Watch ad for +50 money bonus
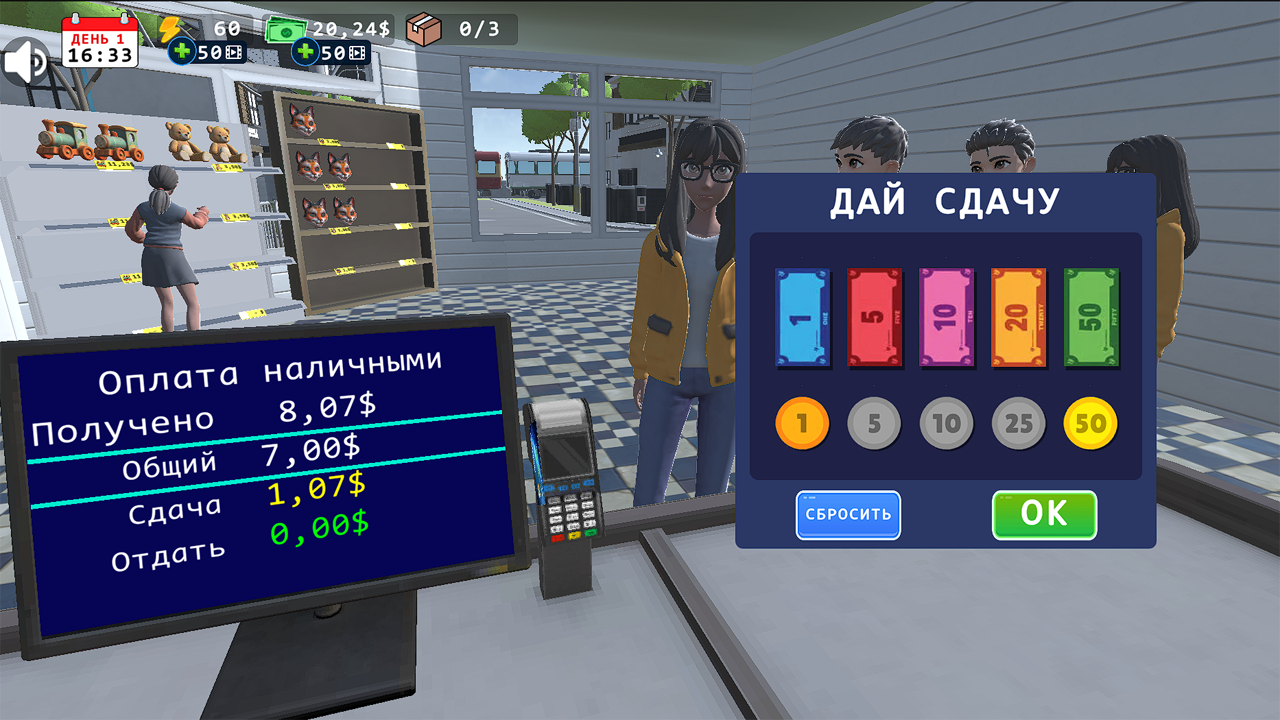Image resolution: width=1280 pixels, height=720 pixels. coord(330,51)
